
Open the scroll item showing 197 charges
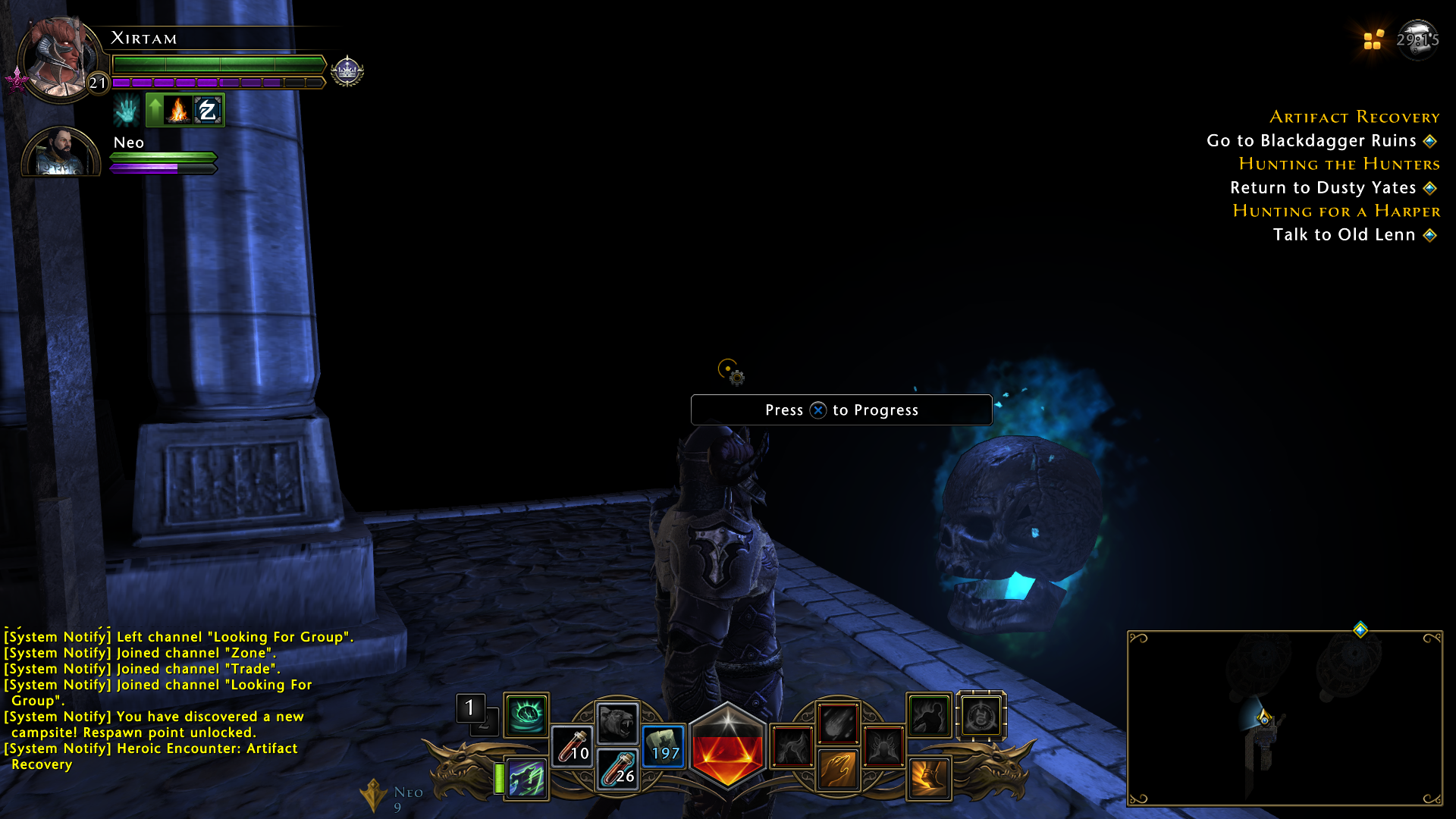click(663, 745)
